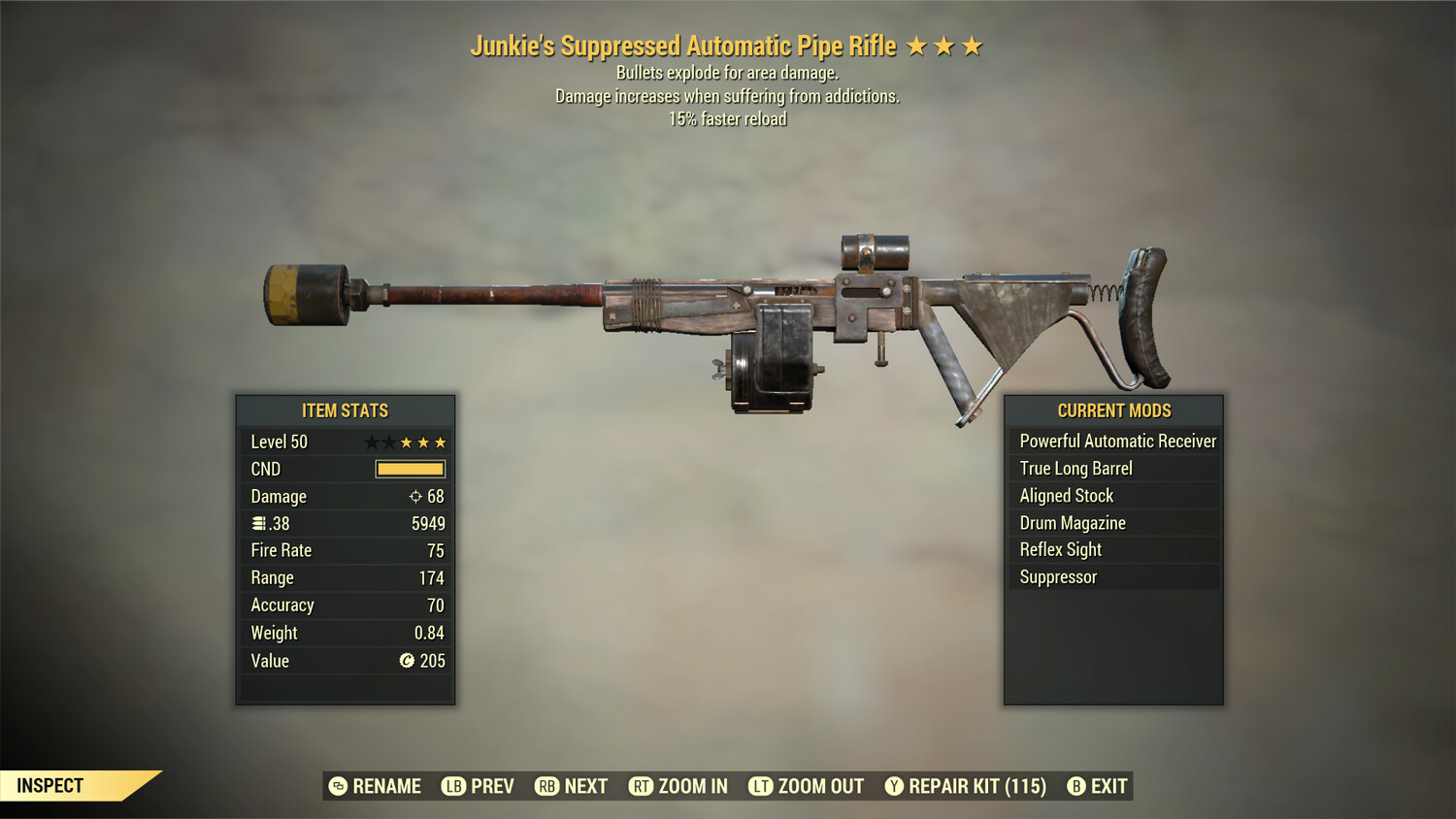Select the Drum Magazine mod entry
The width and height of the screenshot is (1456, 819).
click(1072, 523)
